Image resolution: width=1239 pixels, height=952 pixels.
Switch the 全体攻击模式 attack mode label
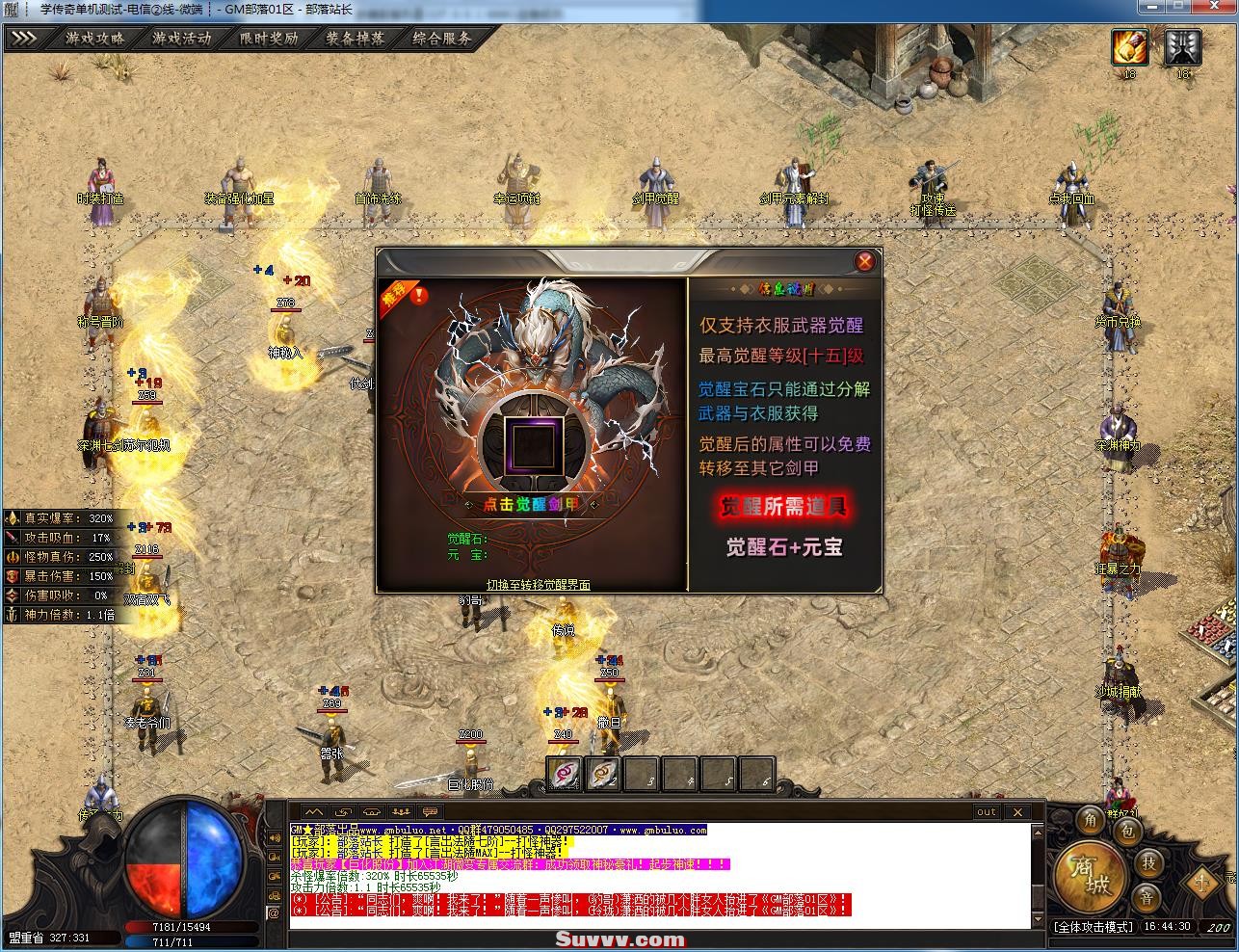click(x=1093, y=927)
